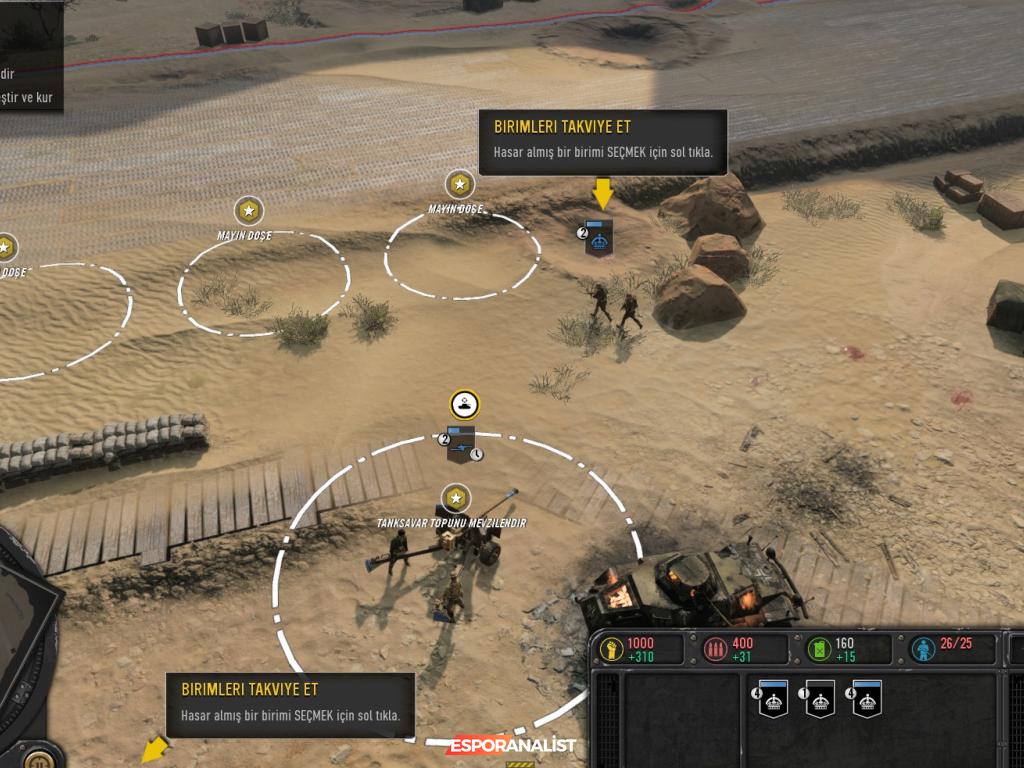Choose the middle squad card numbered 1
Viewport: 1024px width, 768px height.
[x=820, y=699]
